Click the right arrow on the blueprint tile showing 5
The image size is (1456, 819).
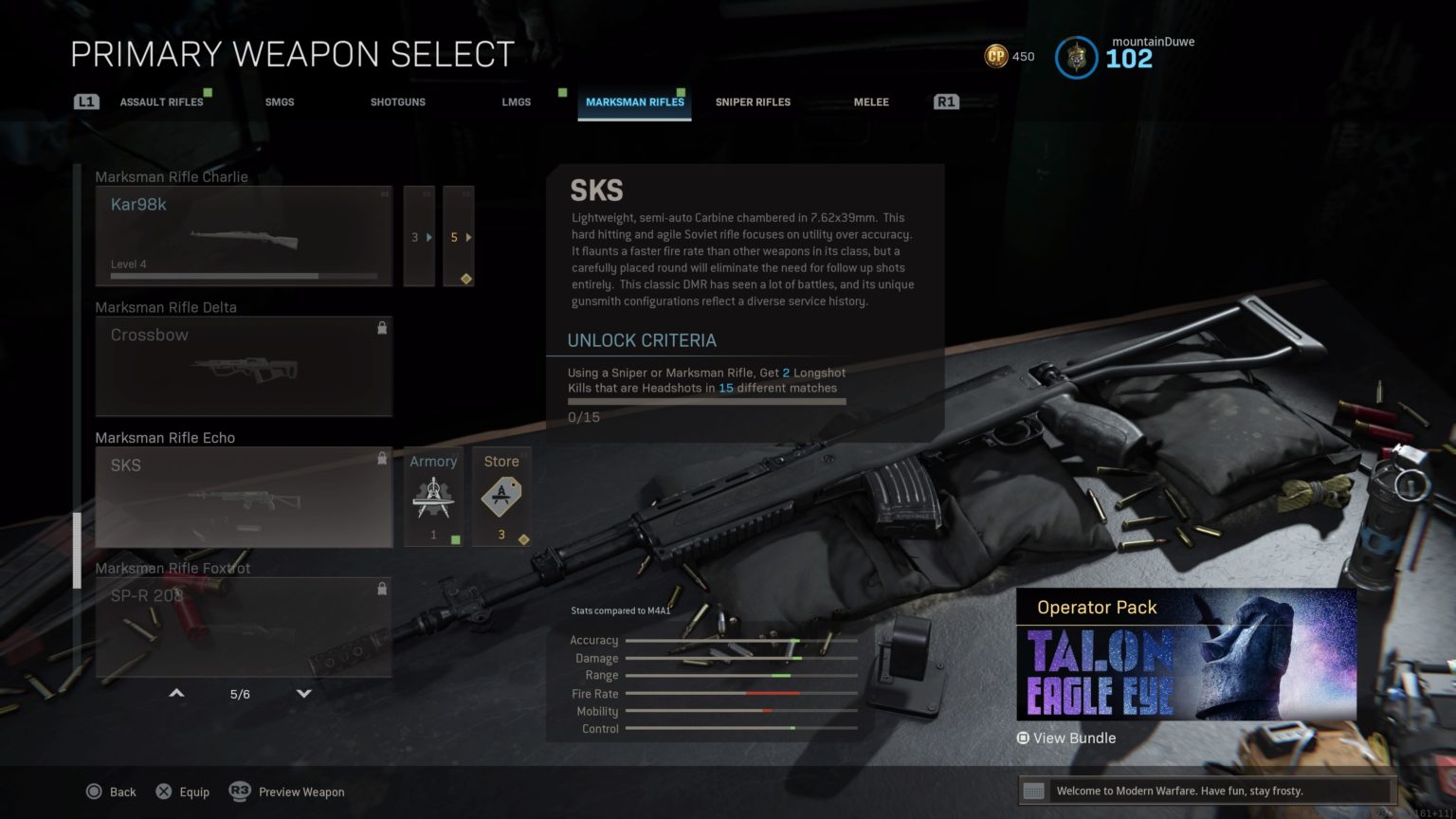coord(471,237)
